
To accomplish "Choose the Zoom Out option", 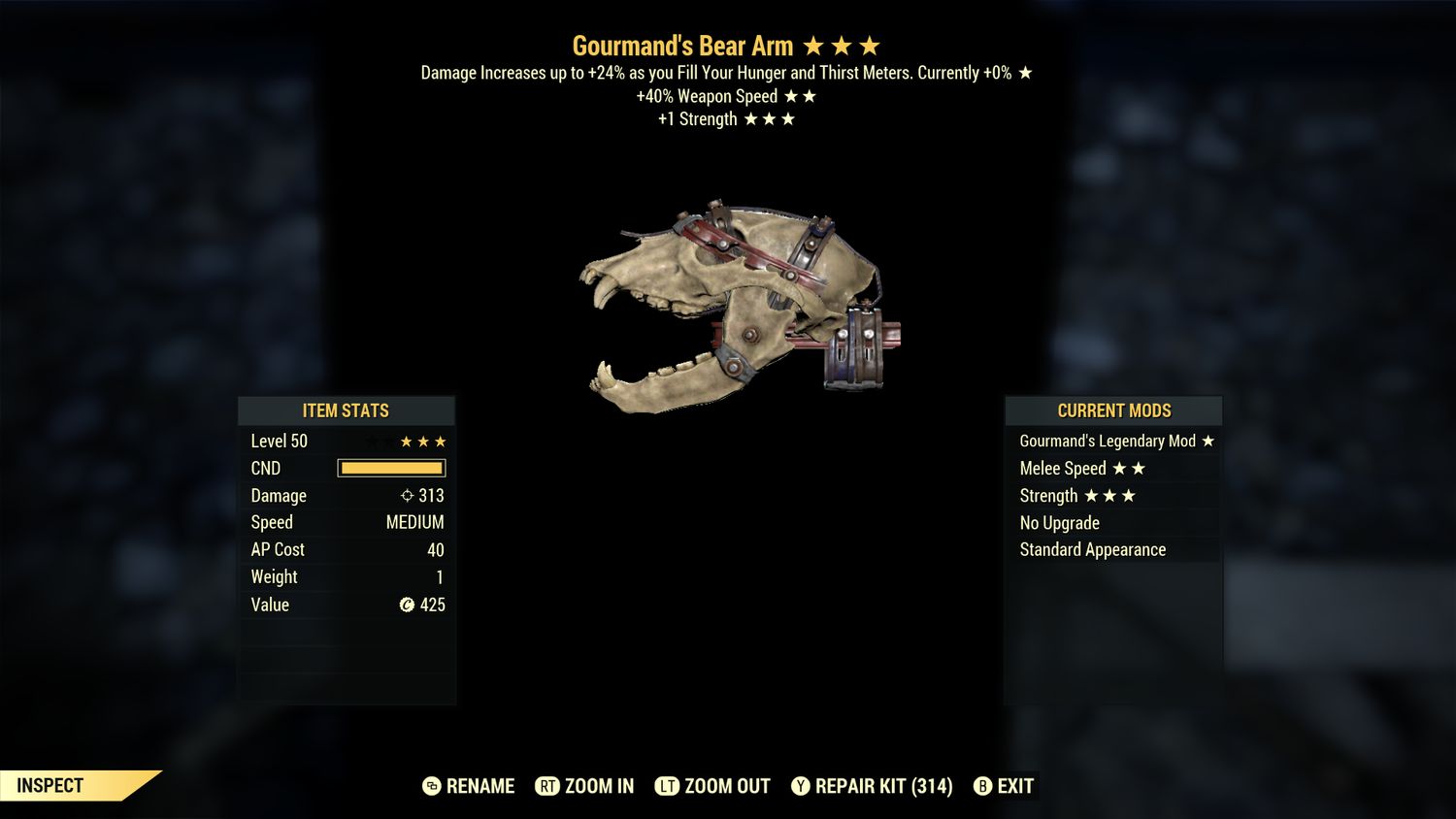I will coord(713,786).
